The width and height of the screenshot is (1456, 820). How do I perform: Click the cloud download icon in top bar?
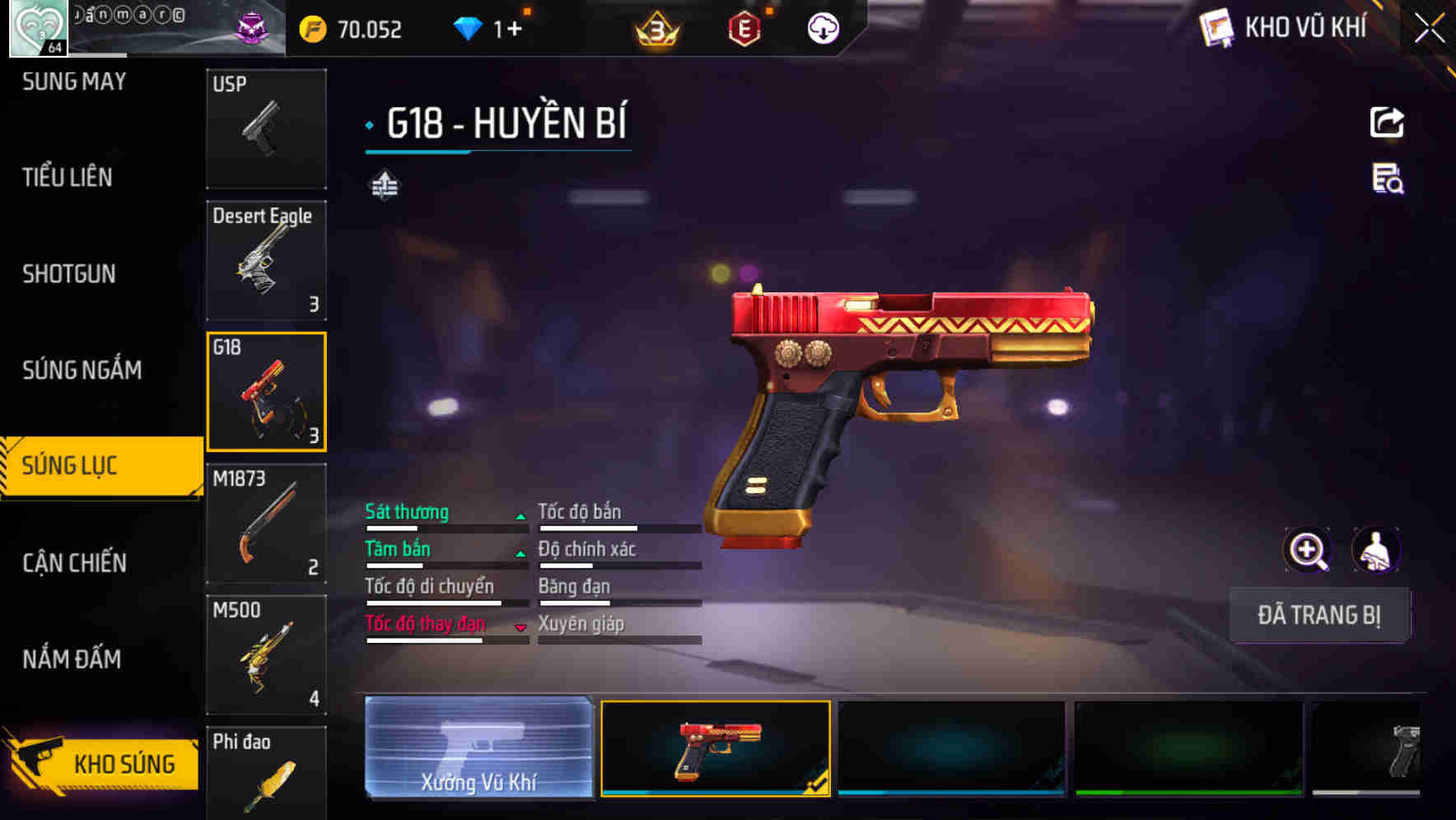822,28
